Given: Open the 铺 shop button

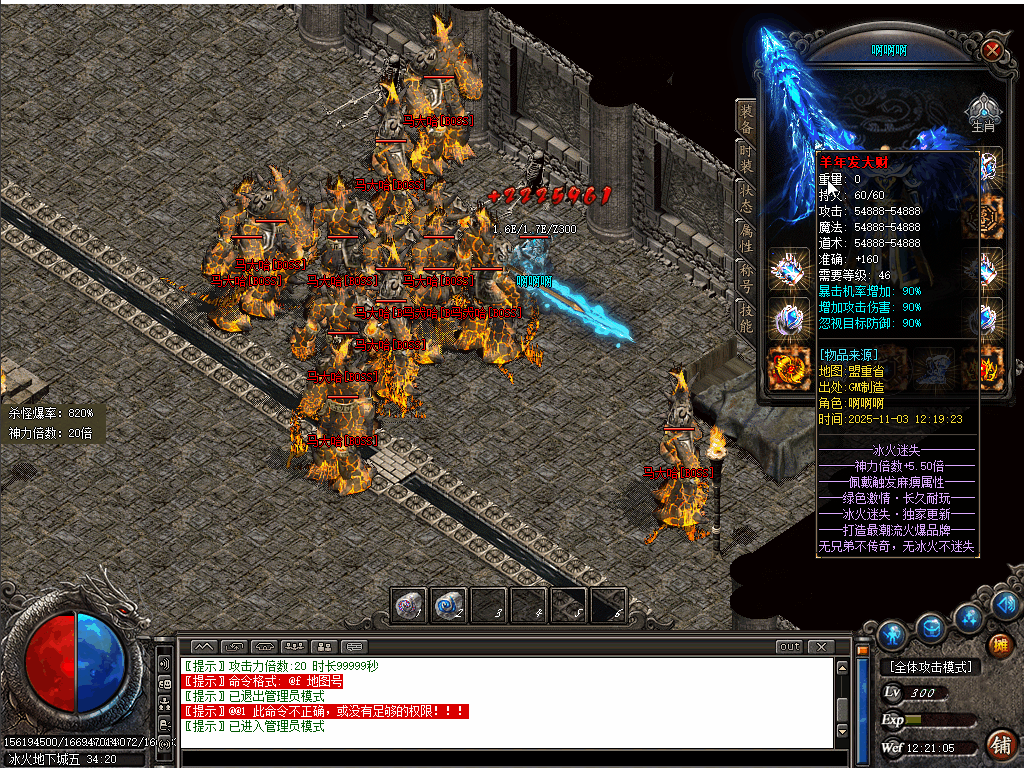Looking at the screenshot, I should click(1000, 743).
